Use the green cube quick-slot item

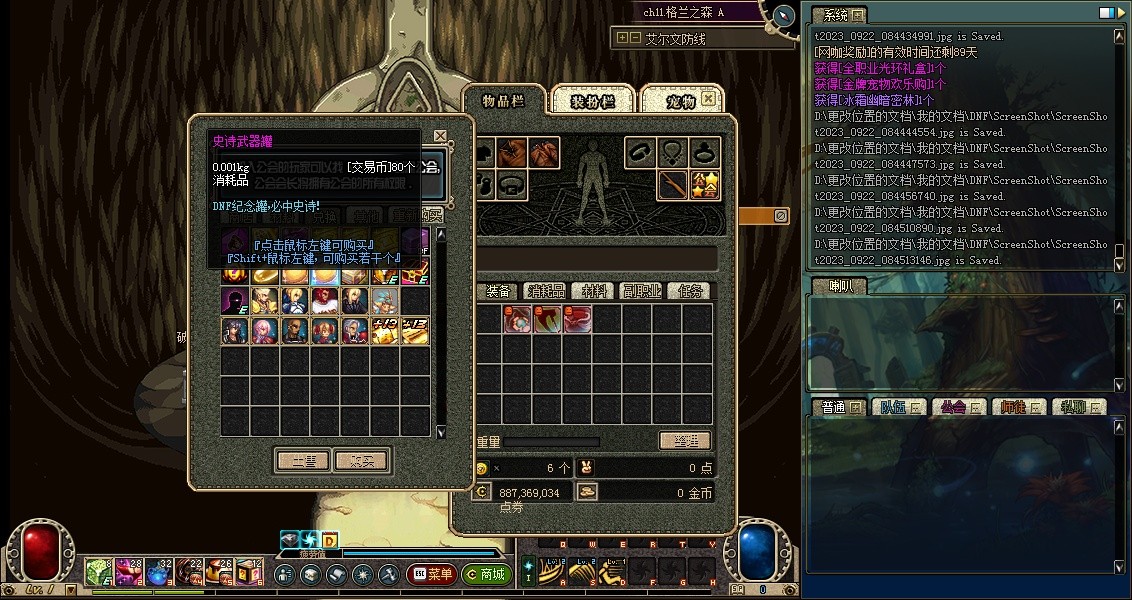(98, 572)
